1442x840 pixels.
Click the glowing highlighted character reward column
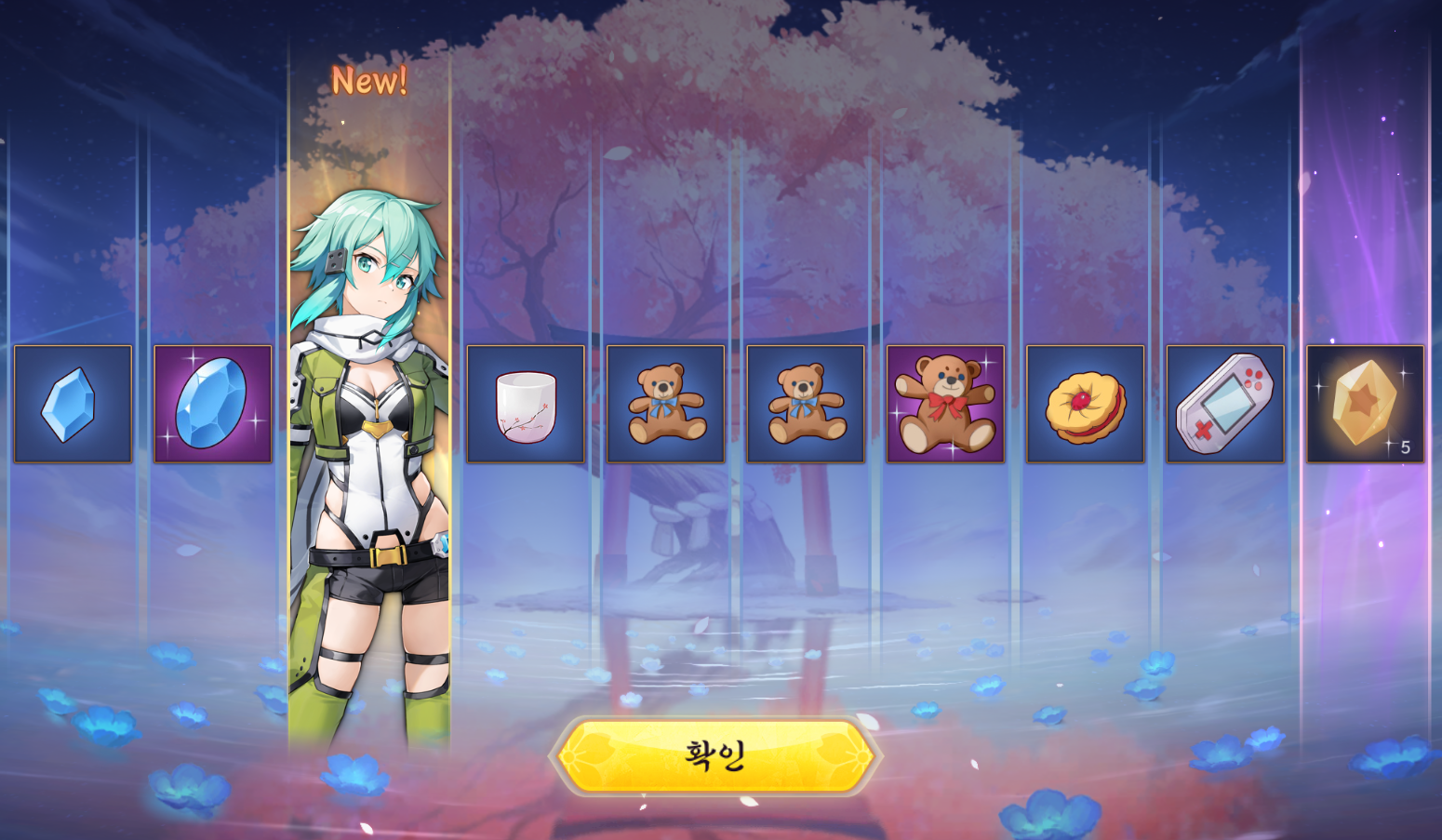tap(369, 419)
